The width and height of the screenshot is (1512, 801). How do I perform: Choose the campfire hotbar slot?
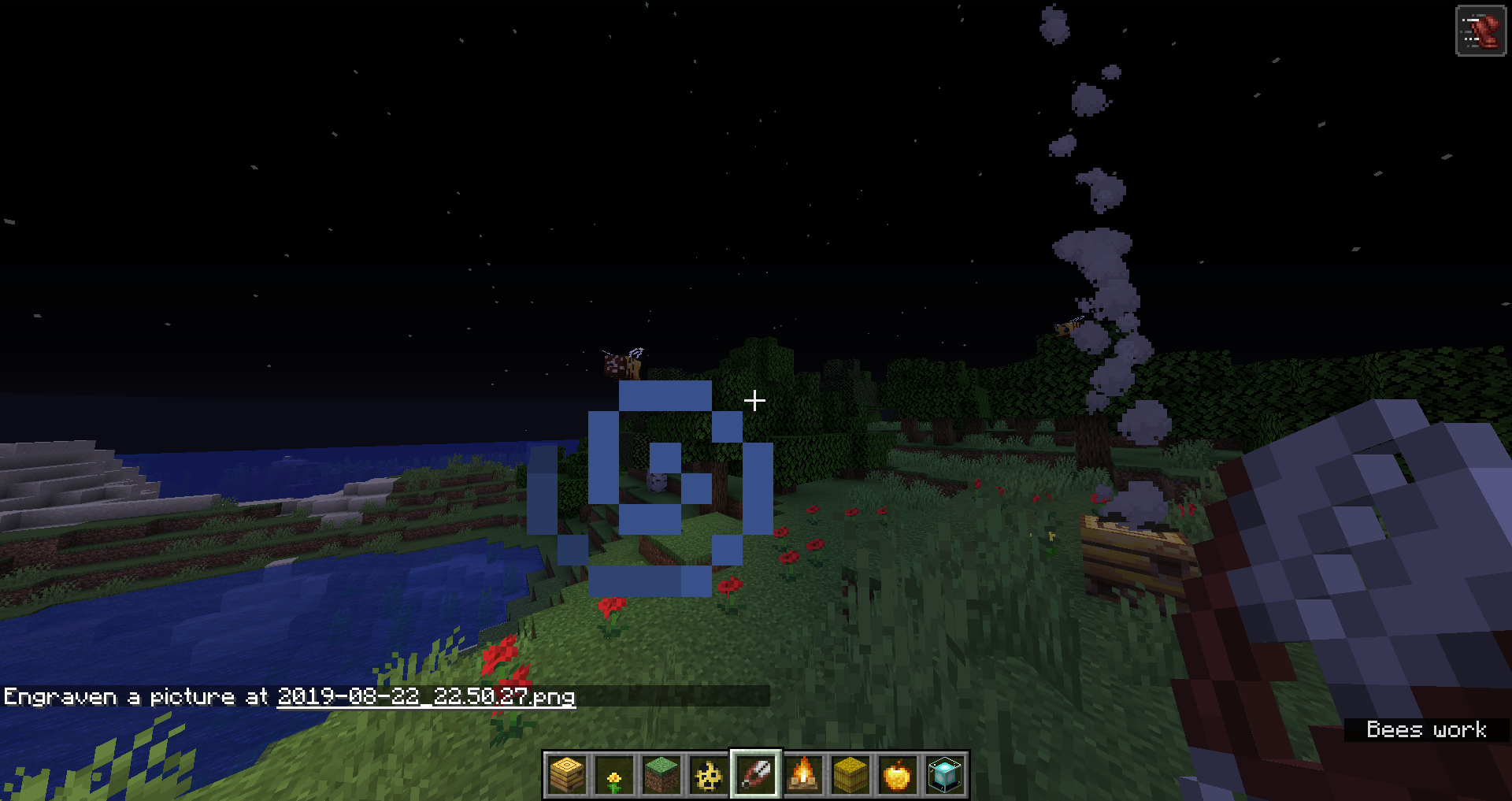[803, 775]
